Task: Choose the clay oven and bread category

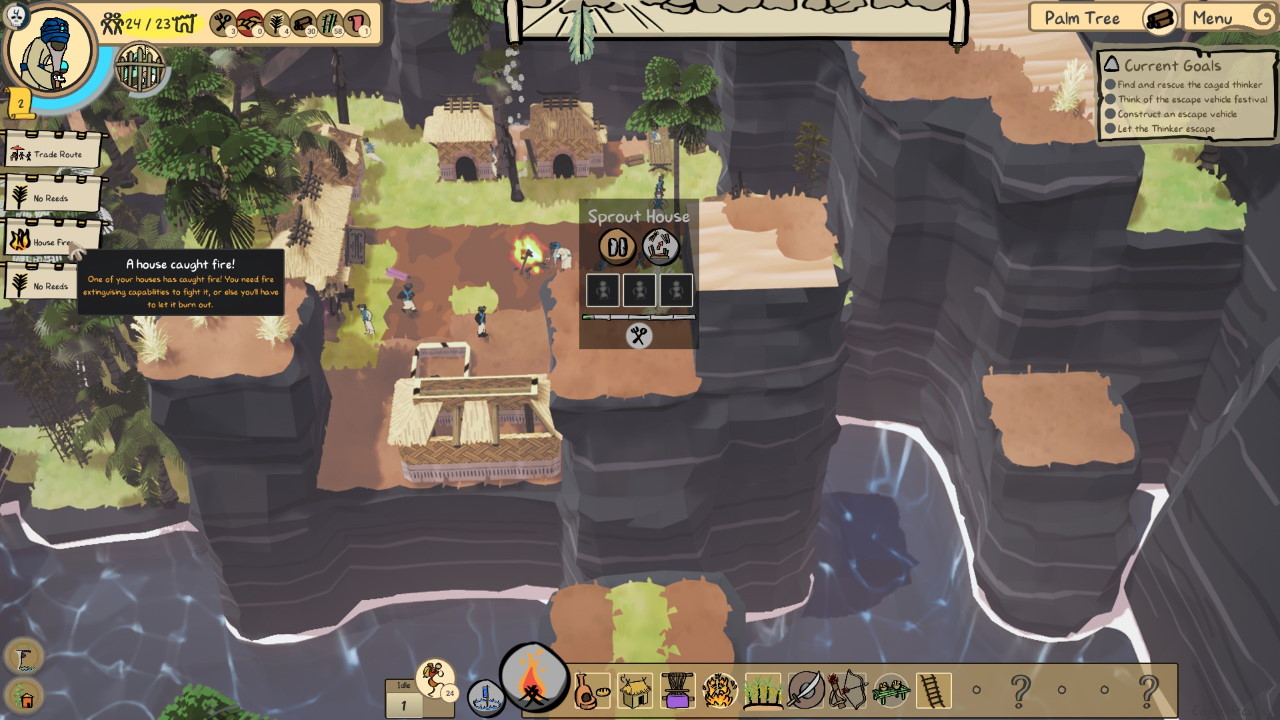Action: pyautogui.click(x=590, y=690)
